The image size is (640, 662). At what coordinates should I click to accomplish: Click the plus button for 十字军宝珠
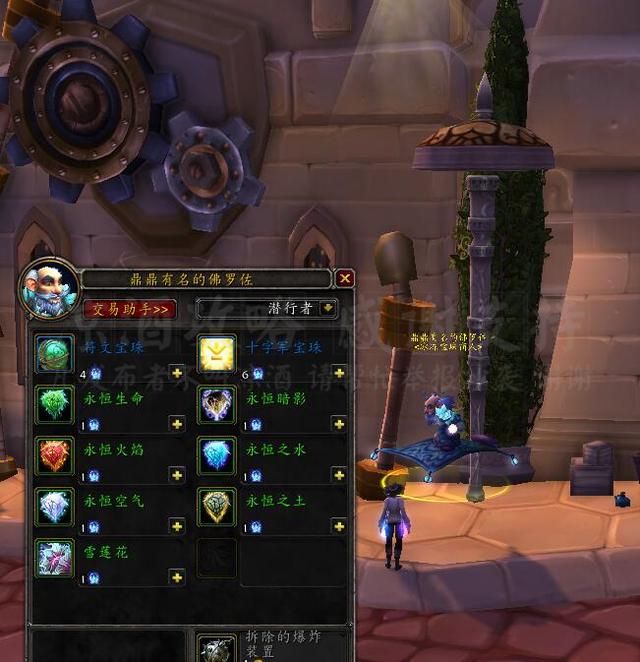pos(339,372)
